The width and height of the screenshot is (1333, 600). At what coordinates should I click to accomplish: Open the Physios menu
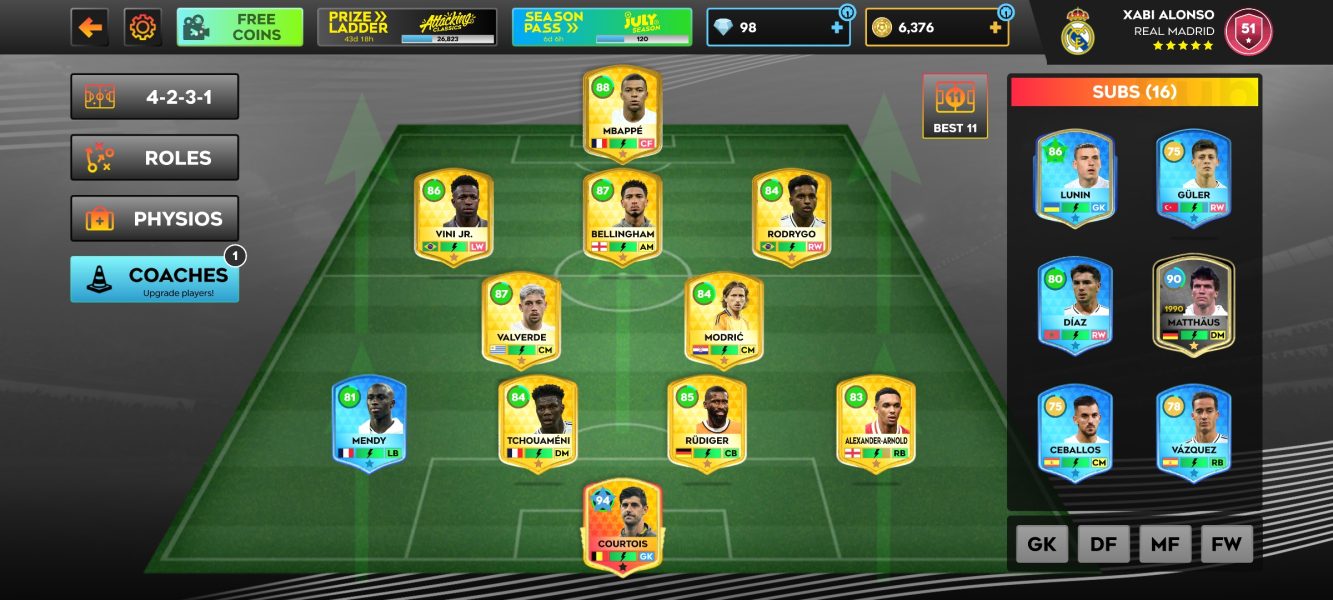(154, 219)
